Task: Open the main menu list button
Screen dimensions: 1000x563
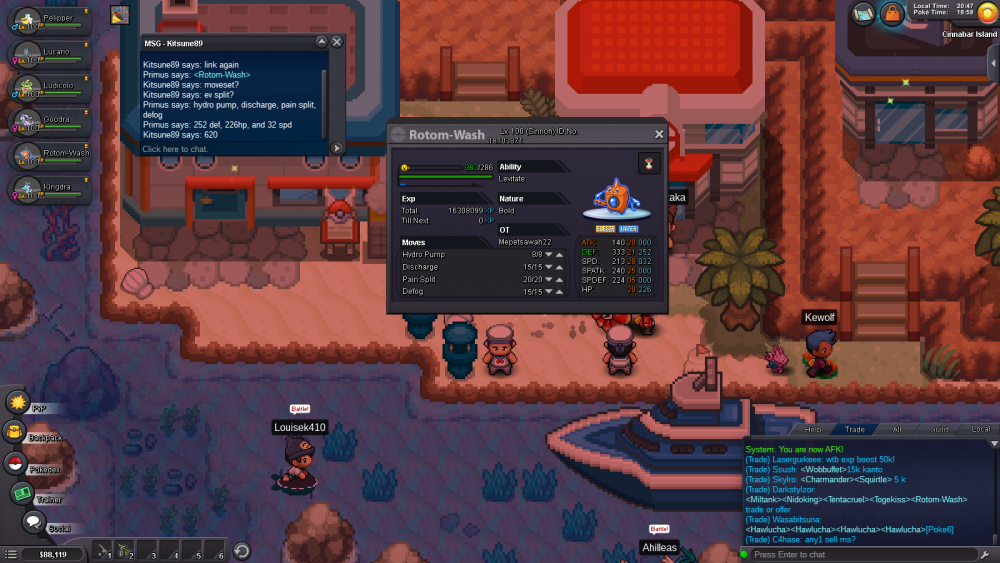Action: click(11, 554)
